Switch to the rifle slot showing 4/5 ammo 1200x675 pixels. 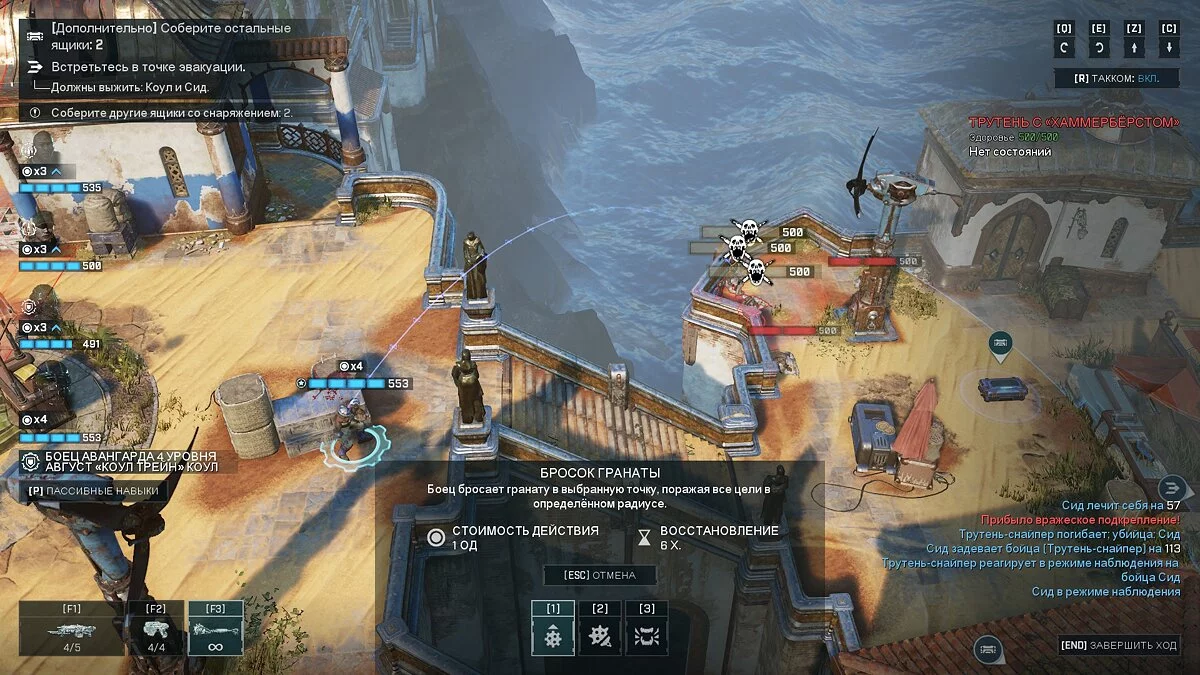(x=71, y=628)
